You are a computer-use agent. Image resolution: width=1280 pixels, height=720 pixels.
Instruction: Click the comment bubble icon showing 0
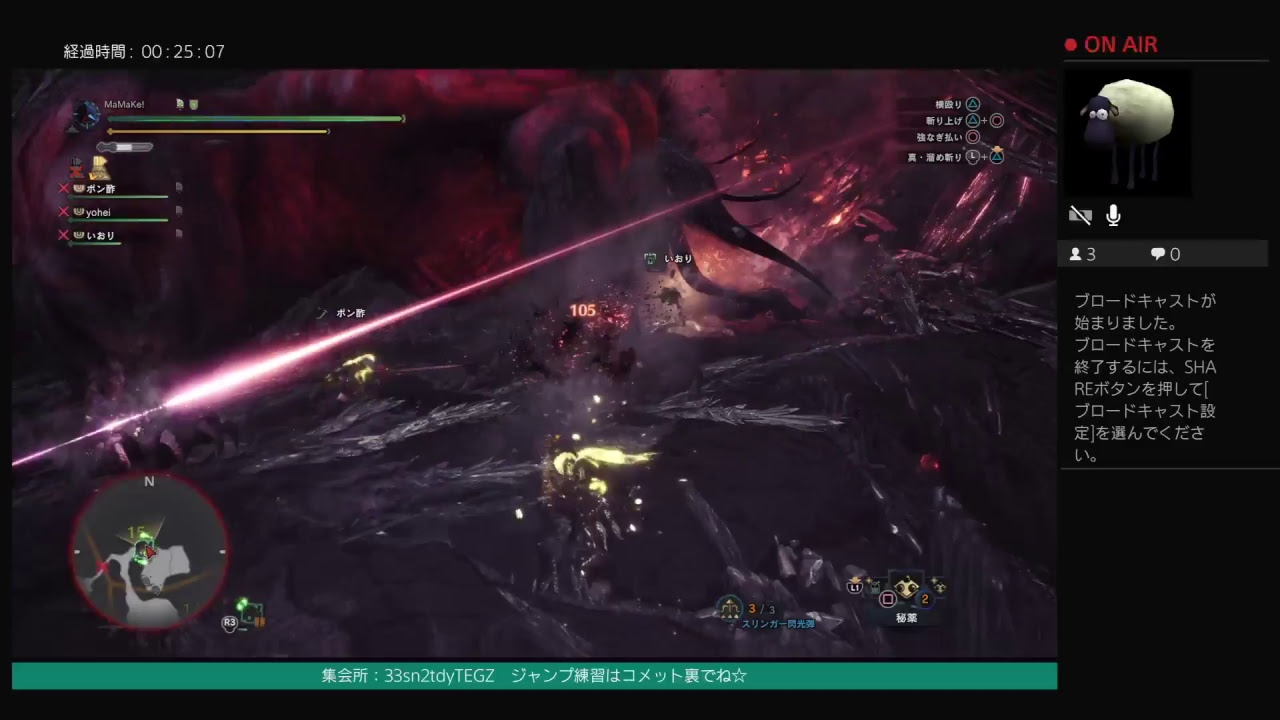(1158, 254)
